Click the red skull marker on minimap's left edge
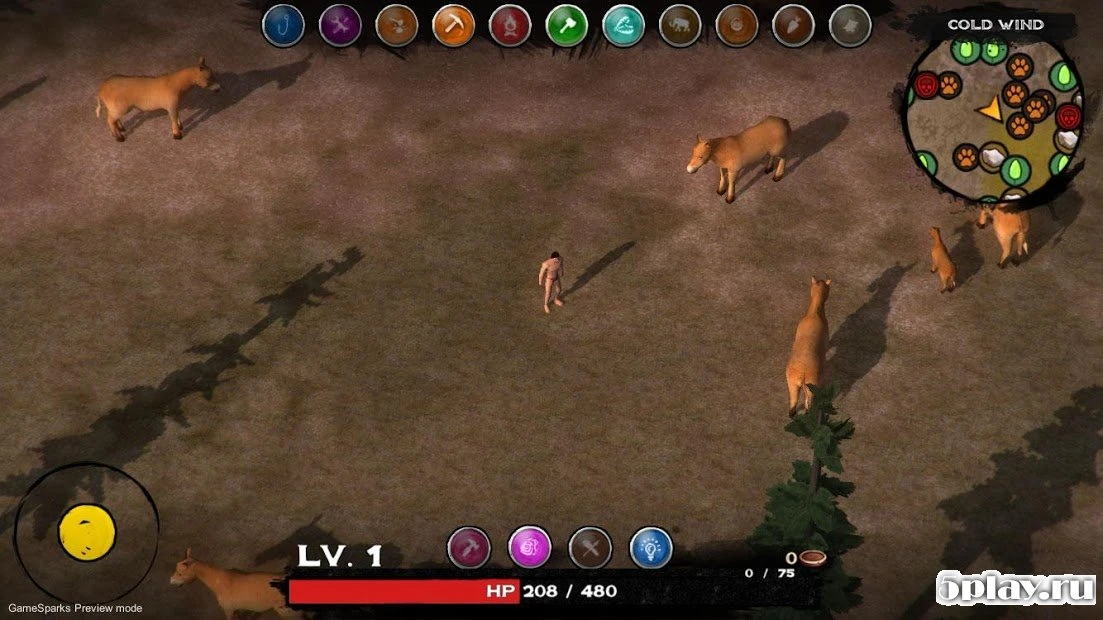 coord(925,85)
